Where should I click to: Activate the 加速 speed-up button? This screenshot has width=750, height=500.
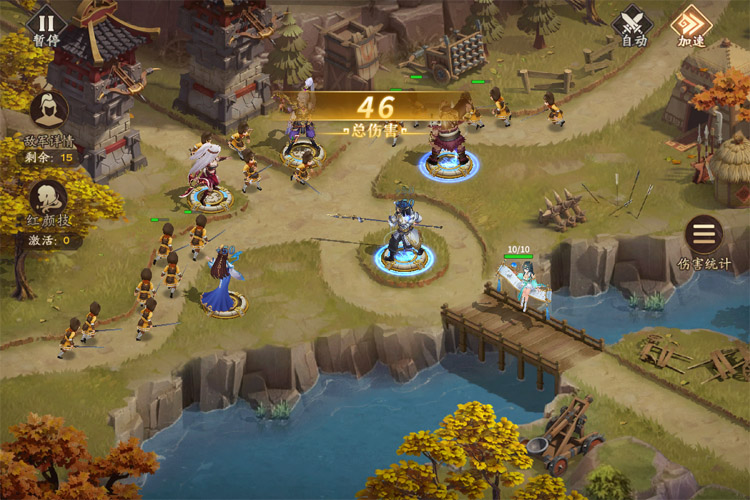690,24
